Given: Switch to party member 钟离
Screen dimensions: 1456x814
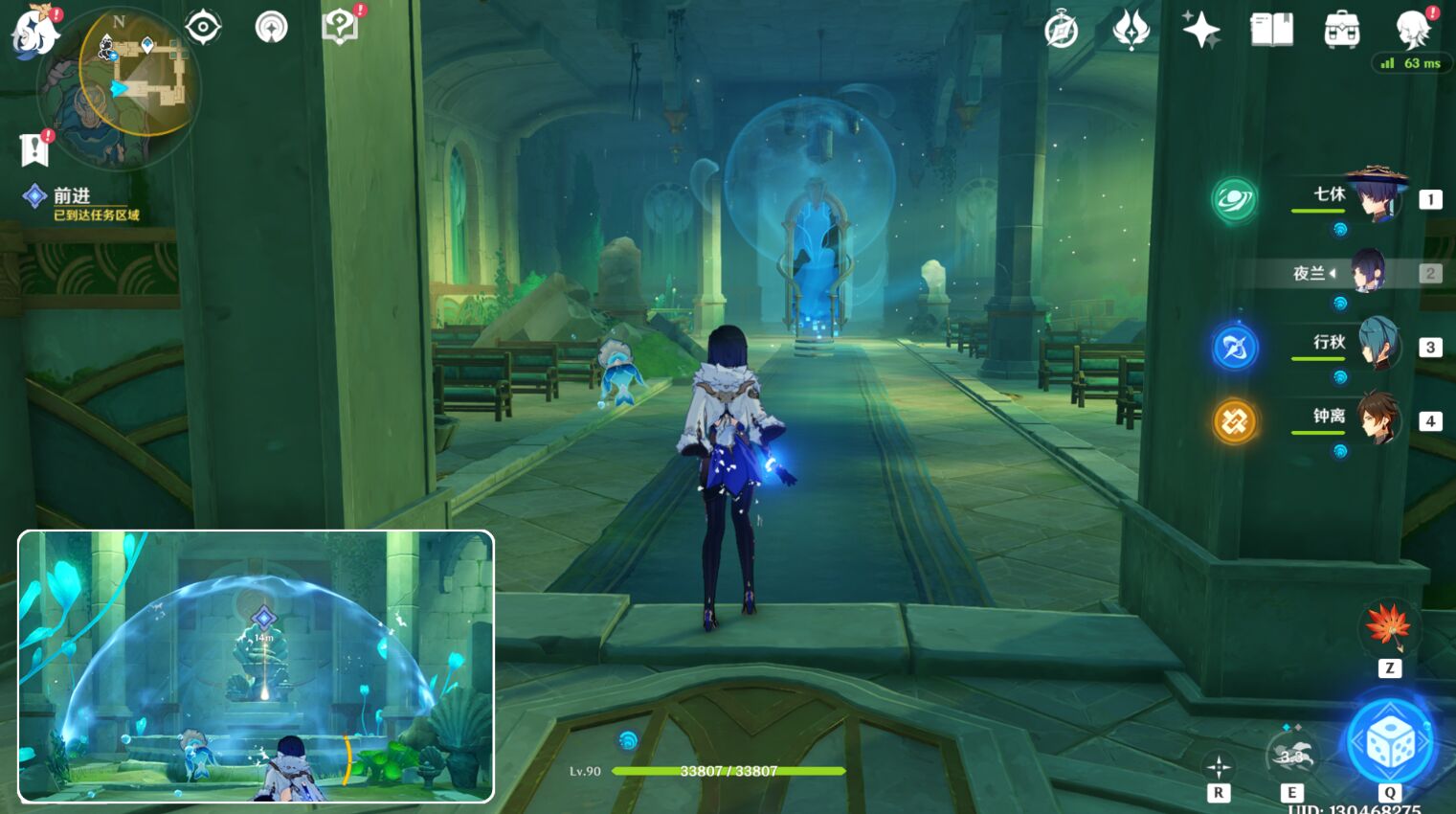Looking at the screenshot, I should 1377,419.
